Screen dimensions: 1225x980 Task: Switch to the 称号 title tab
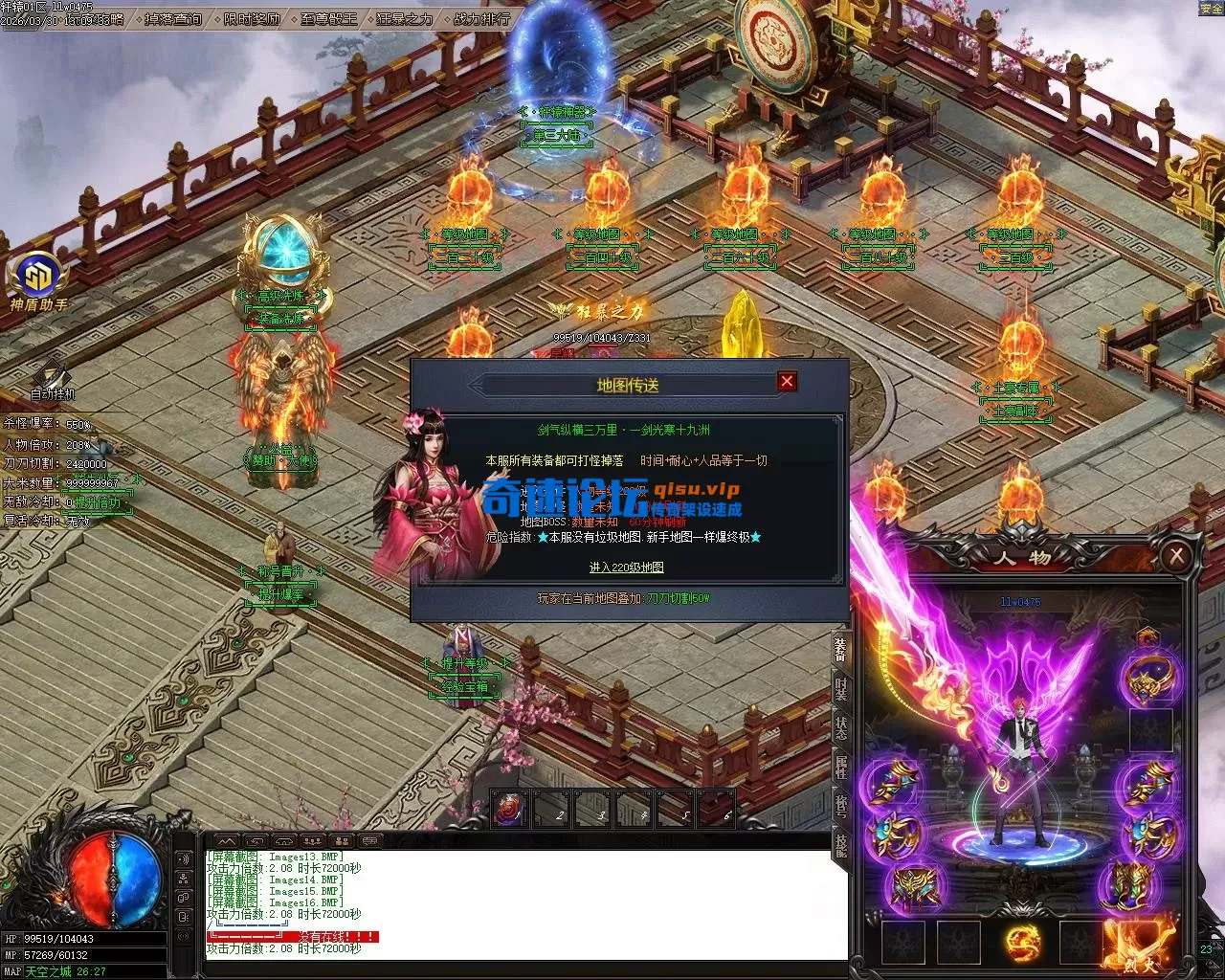point(840,805)
